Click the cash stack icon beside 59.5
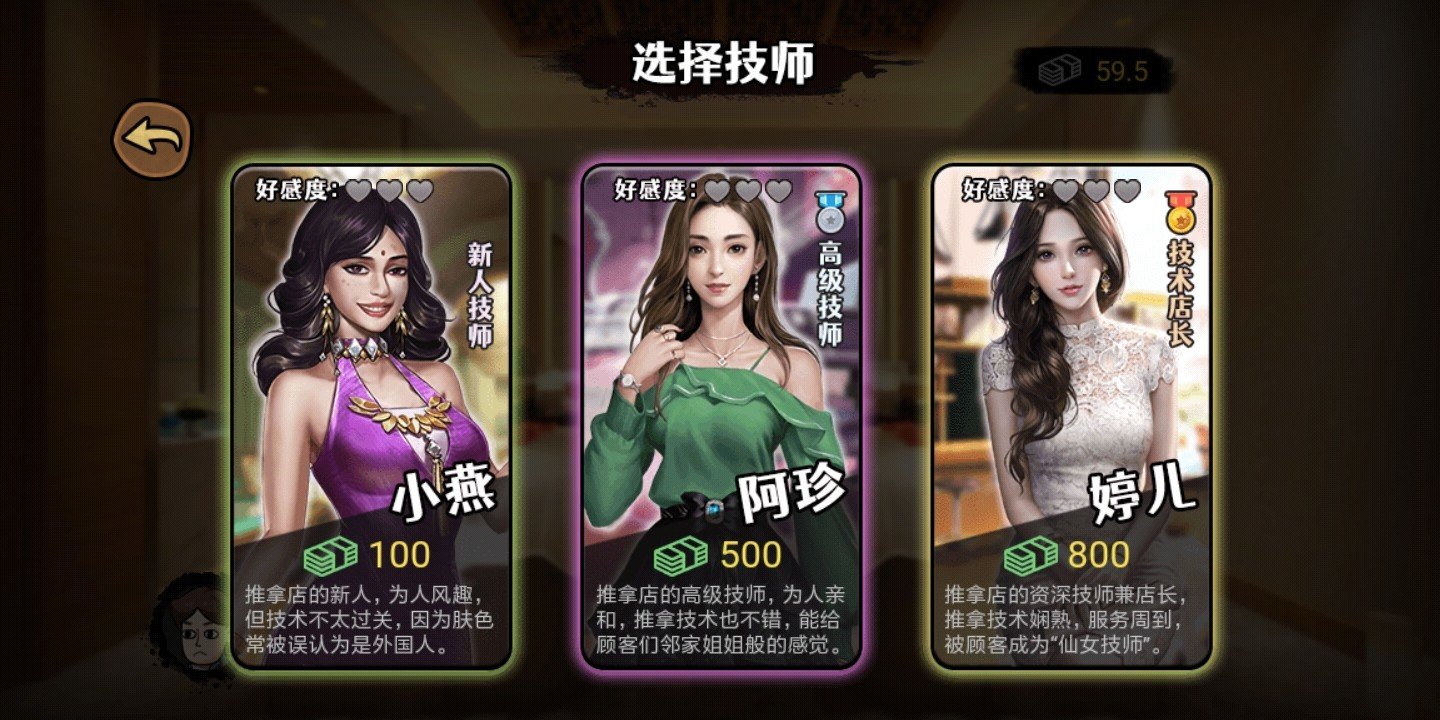The height and width of the screenshot is (720, 1440). coord(1060,69)
